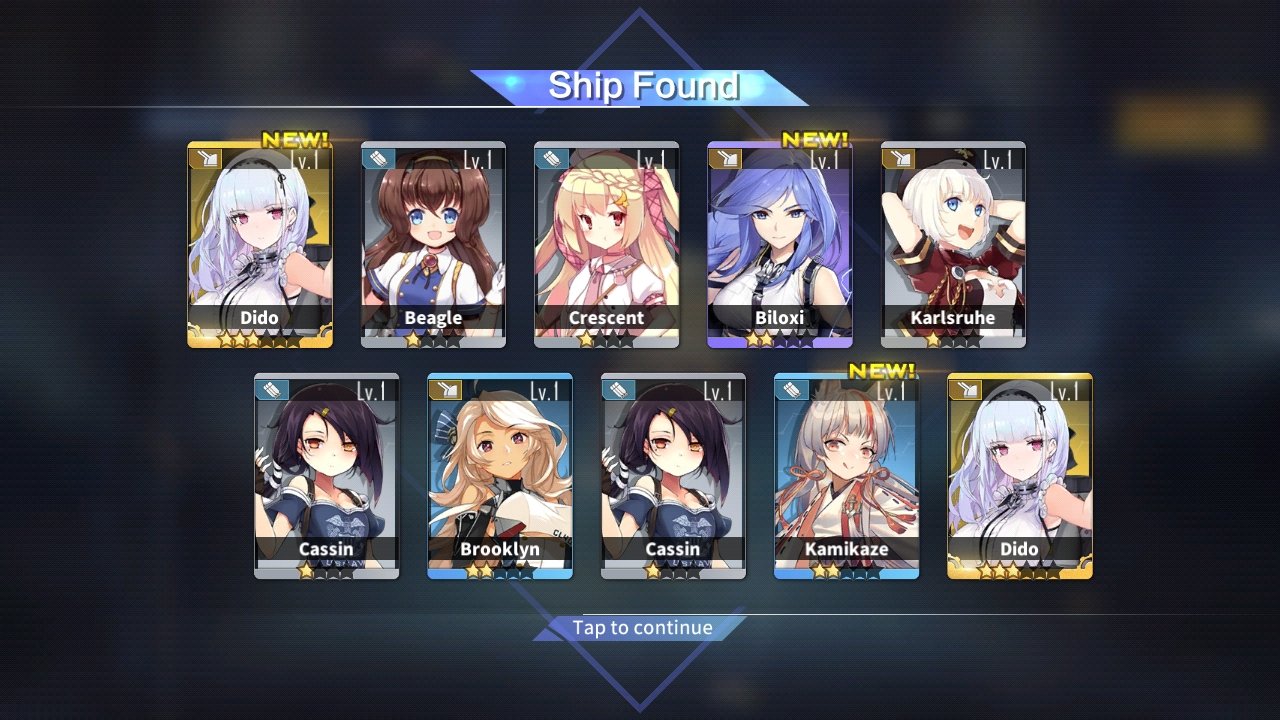Select the Dido card marked NEW
The image size is (1280, 720).
(260, 245)
